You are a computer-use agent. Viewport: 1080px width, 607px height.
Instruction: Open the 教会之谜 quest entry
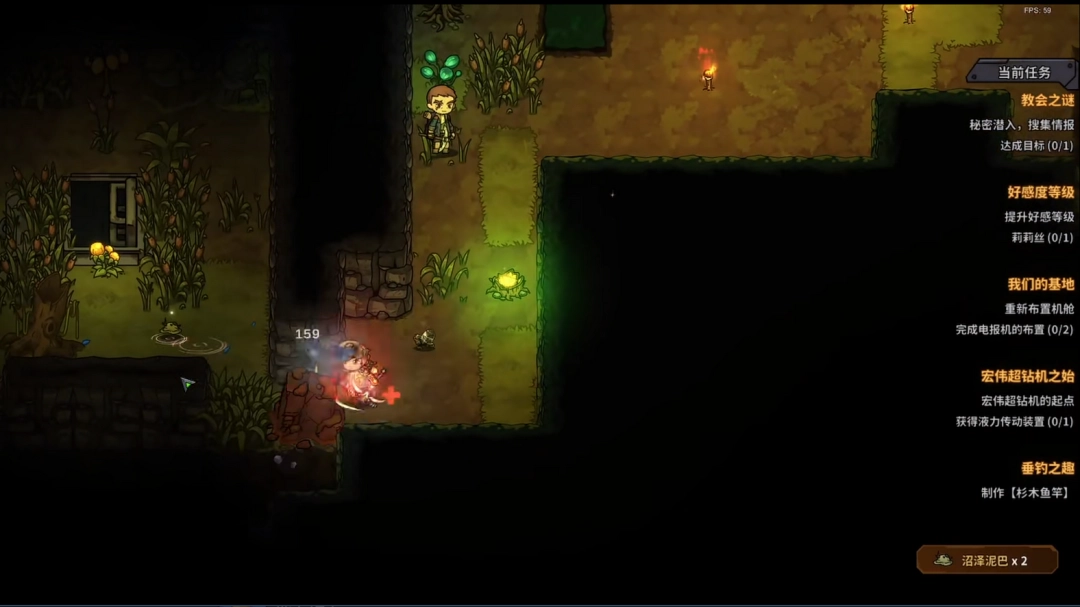click(x=1047, y=100)
